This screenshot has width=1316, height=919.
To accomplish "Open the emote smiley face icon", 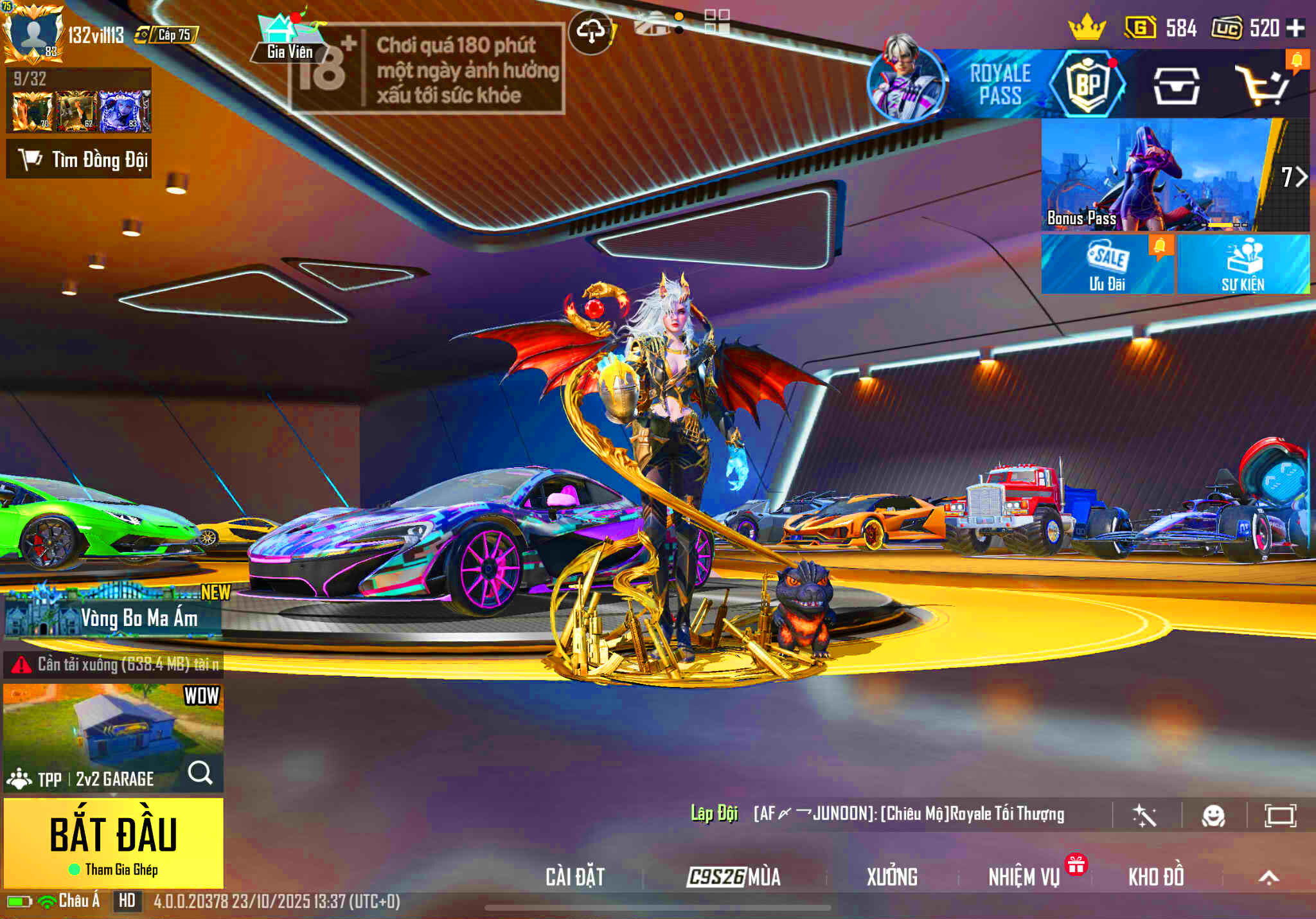I will pos(1213,816).
